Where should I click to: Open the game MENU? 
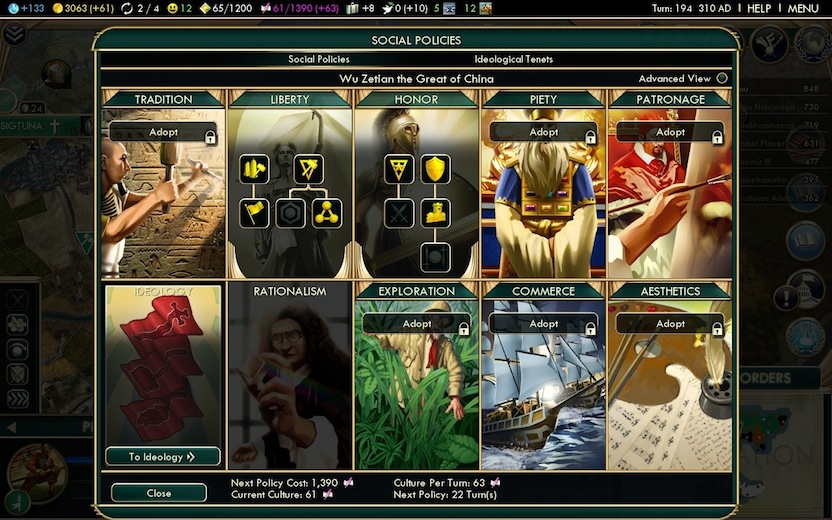tap(803, 8)
